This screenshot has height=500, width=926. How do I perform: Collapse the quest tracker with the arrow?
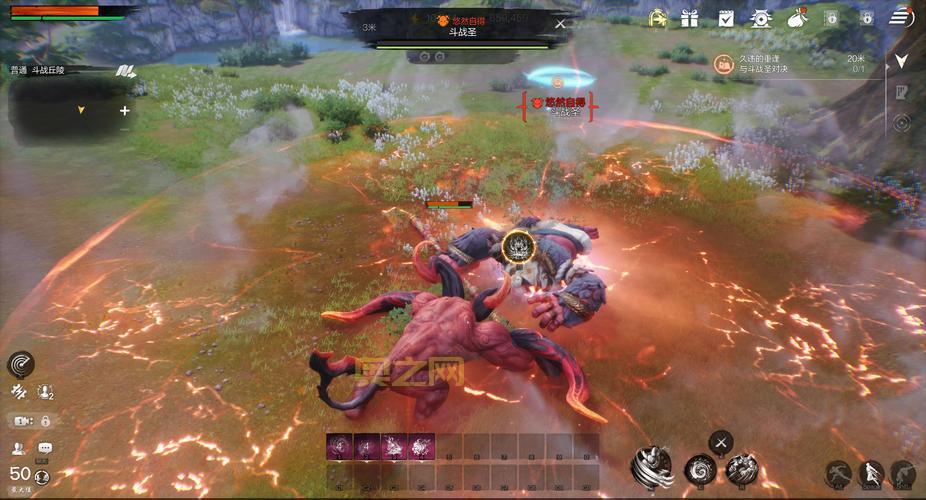[902, 61]
